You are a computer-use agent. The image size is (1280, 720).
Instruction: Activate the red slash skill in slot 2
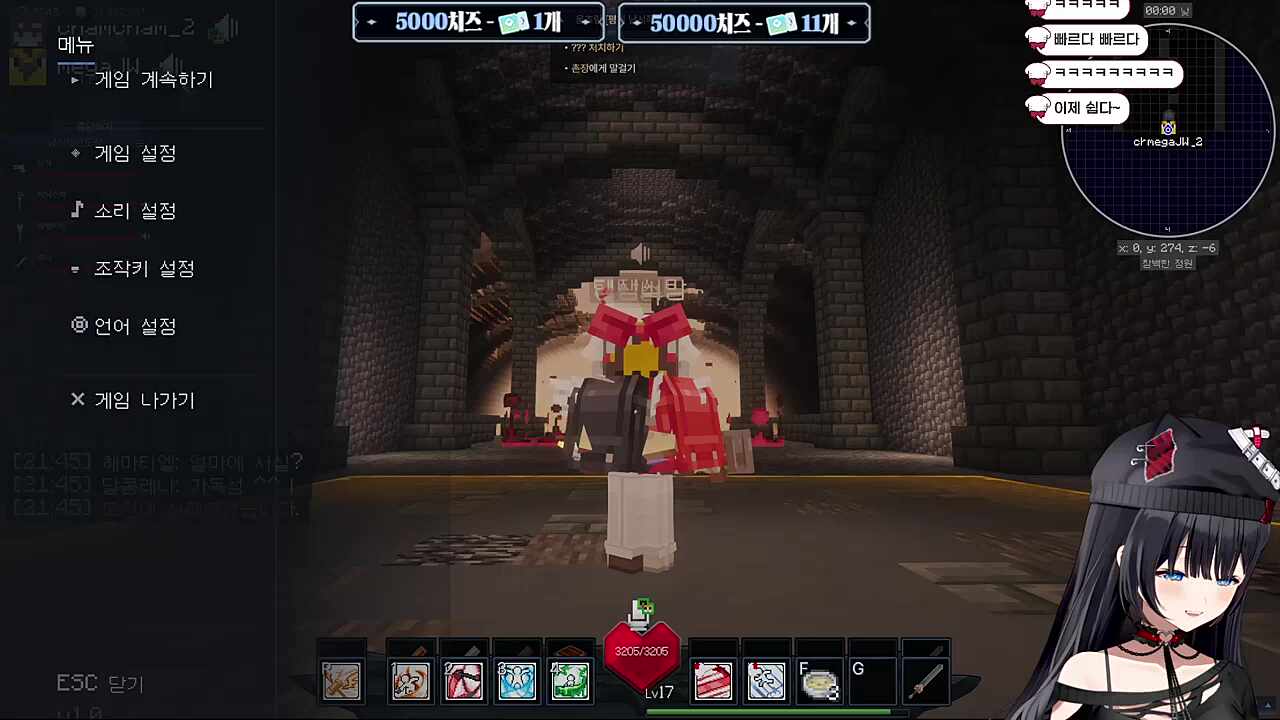click(463, 681)
